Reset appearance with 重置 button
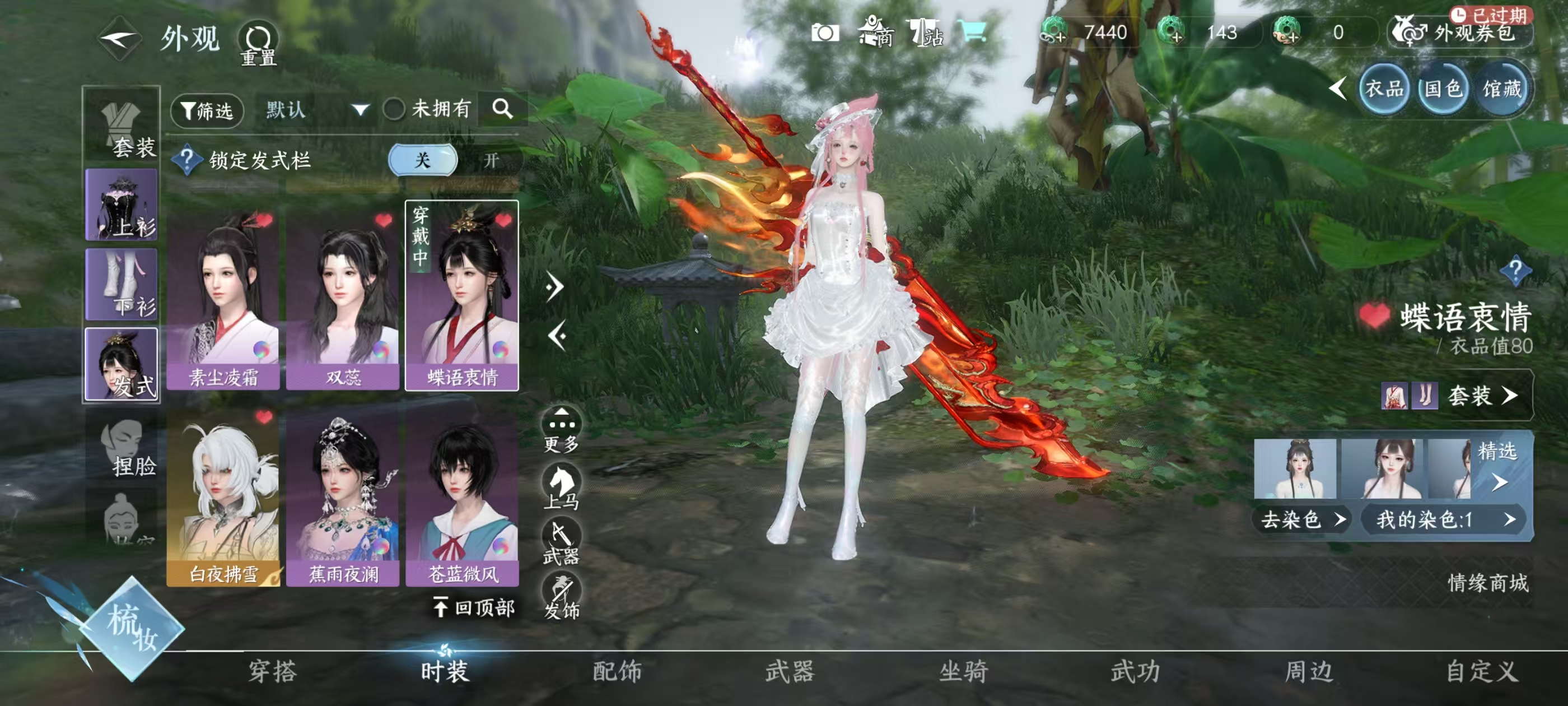1568x706 pixels. [258, 43]
